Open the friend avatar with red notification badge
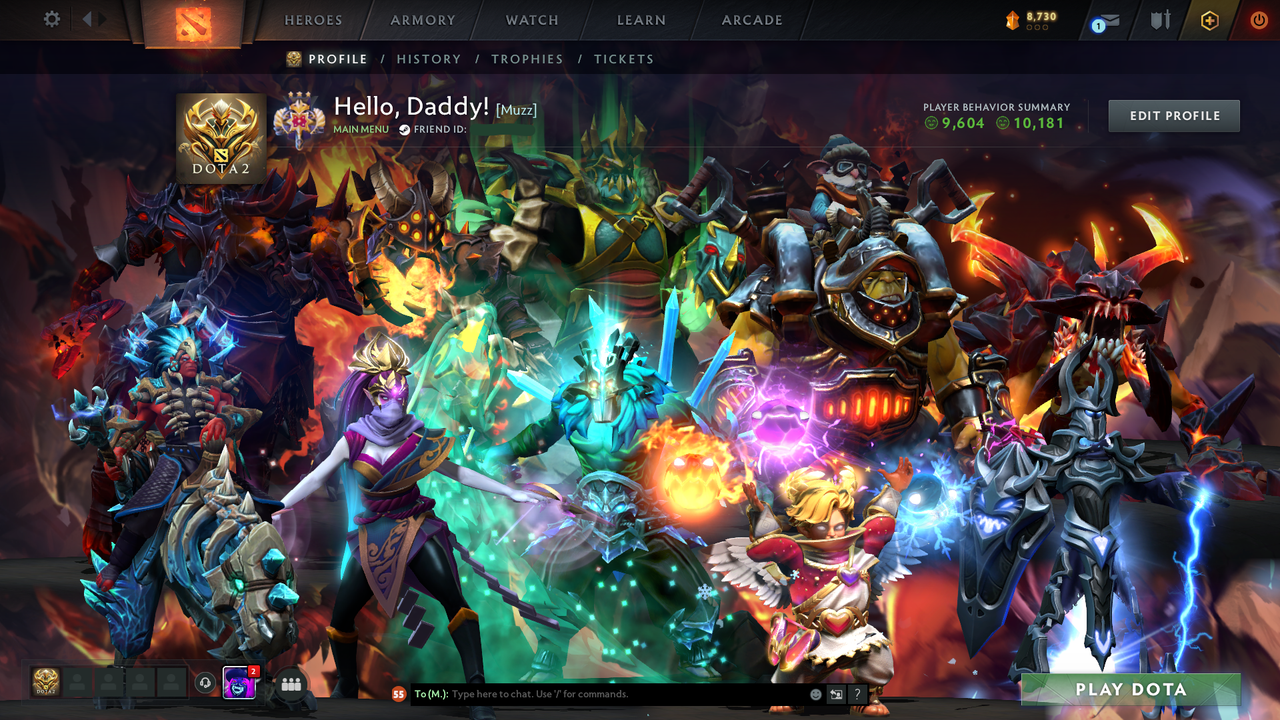This screenshot has width=1280, height=720. 238,683
